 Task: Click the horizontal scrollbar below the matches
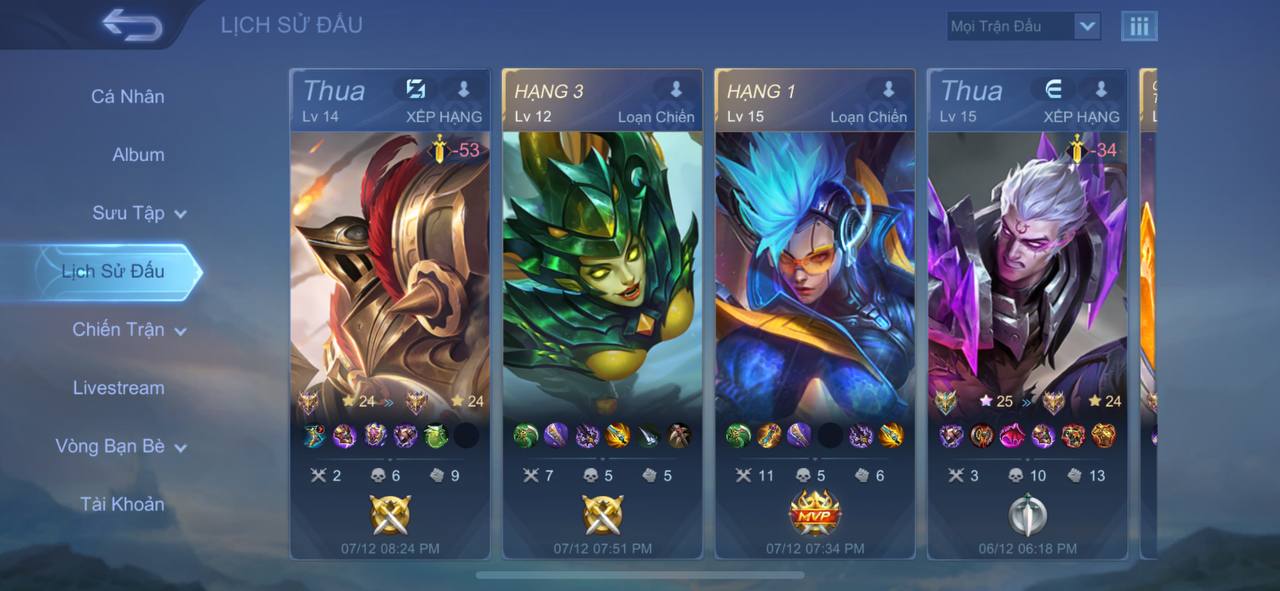click(640, 575)
